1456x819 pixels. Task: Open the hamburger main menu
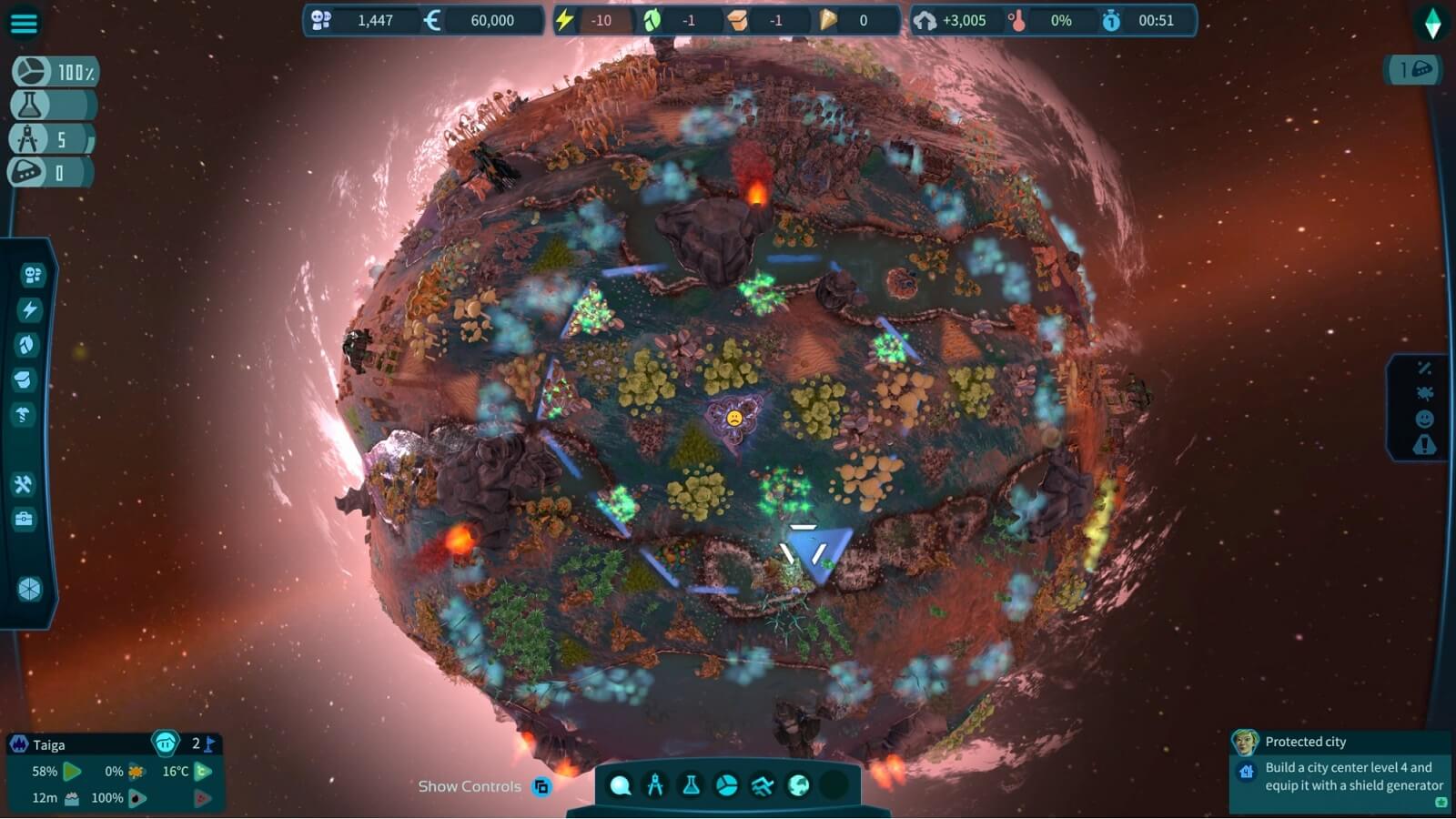coord(24,23)
